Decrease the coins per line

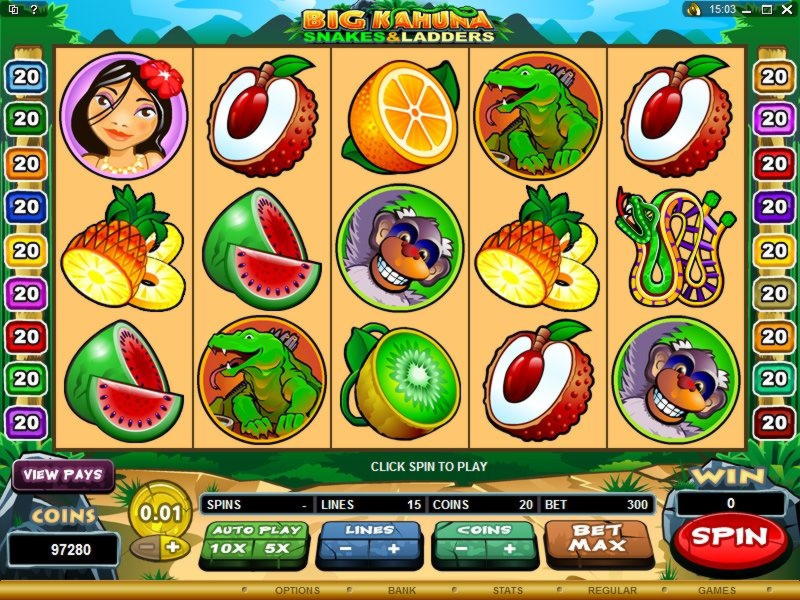coord(459,548)
